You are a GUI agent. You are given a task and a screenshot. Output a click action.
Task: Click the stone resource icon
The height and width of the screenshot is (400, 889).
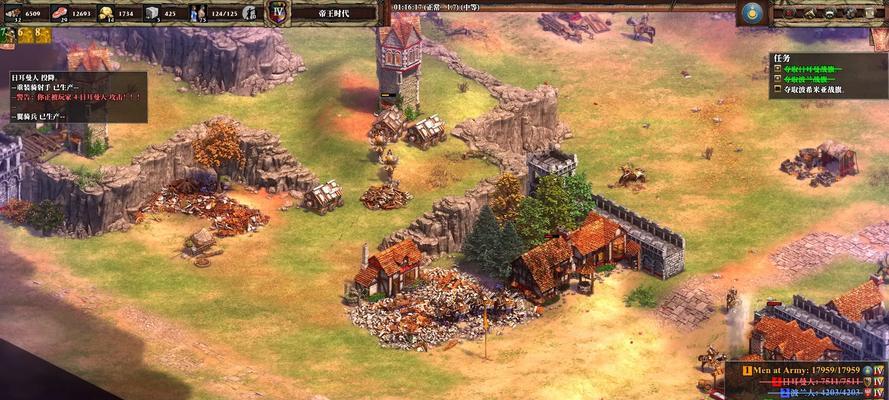[152, 12]
